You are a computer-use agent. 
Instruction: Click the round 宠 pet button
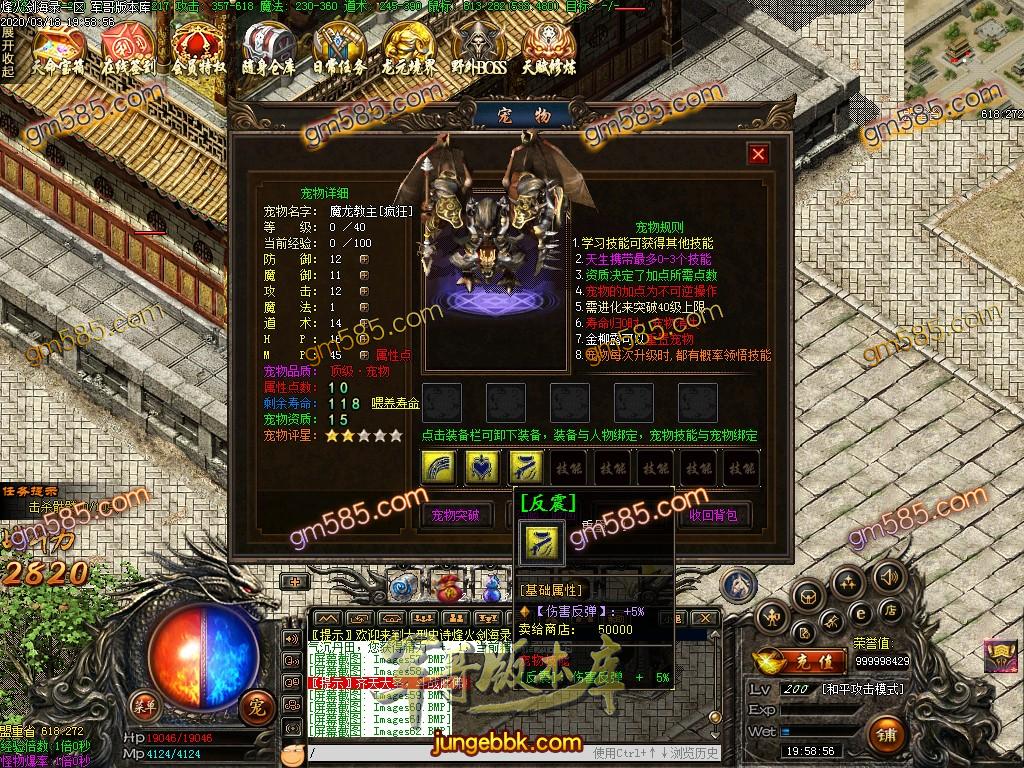[x=257, y=708]
